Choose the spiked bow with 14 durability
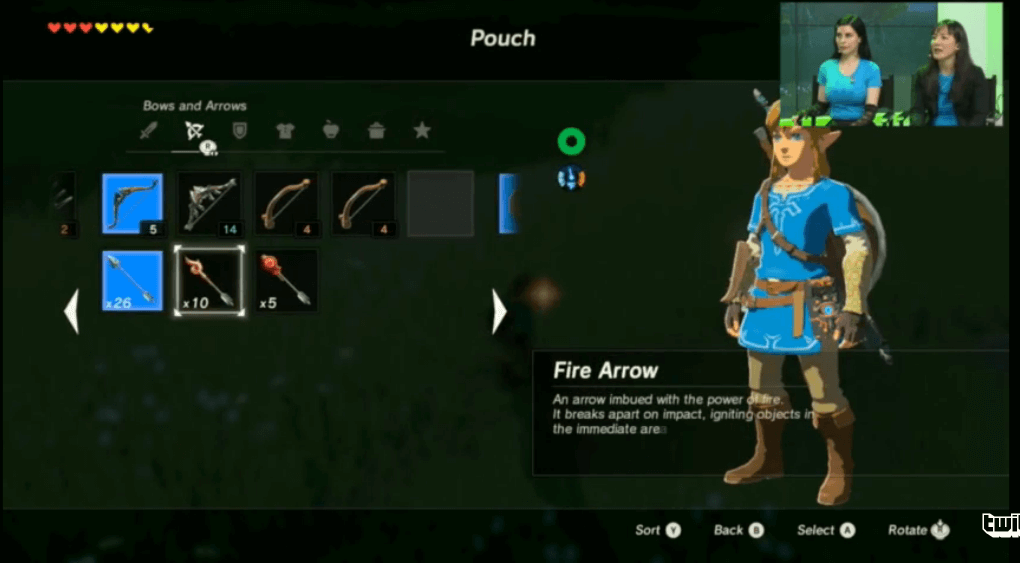 tap(209, 203)
